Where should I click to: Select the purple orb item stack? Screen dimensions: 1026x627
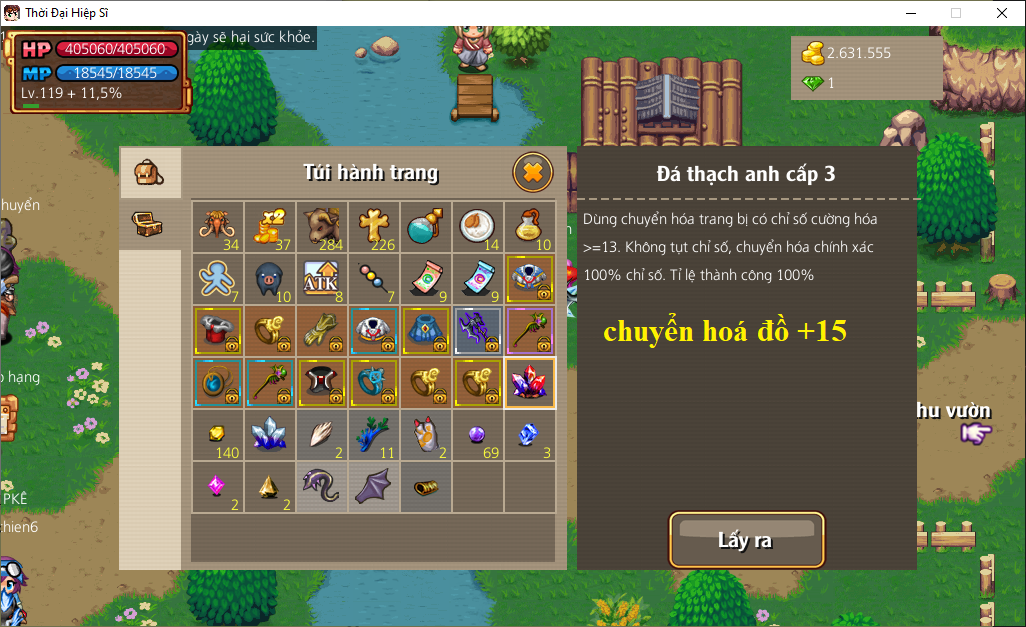(x=477, y=435)
